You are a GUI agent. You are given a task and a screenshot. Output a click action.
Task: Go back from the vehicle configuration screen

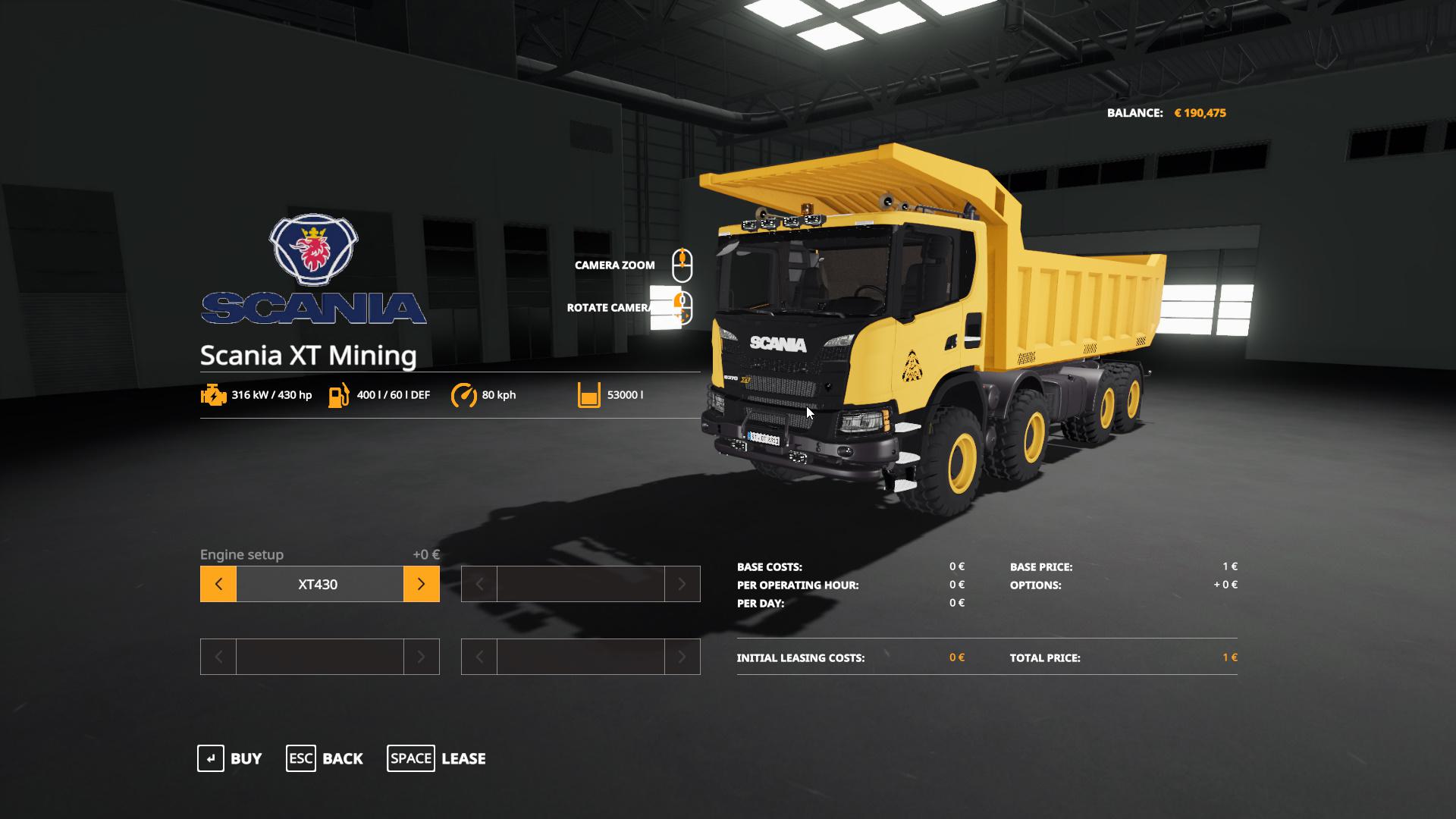325,758
